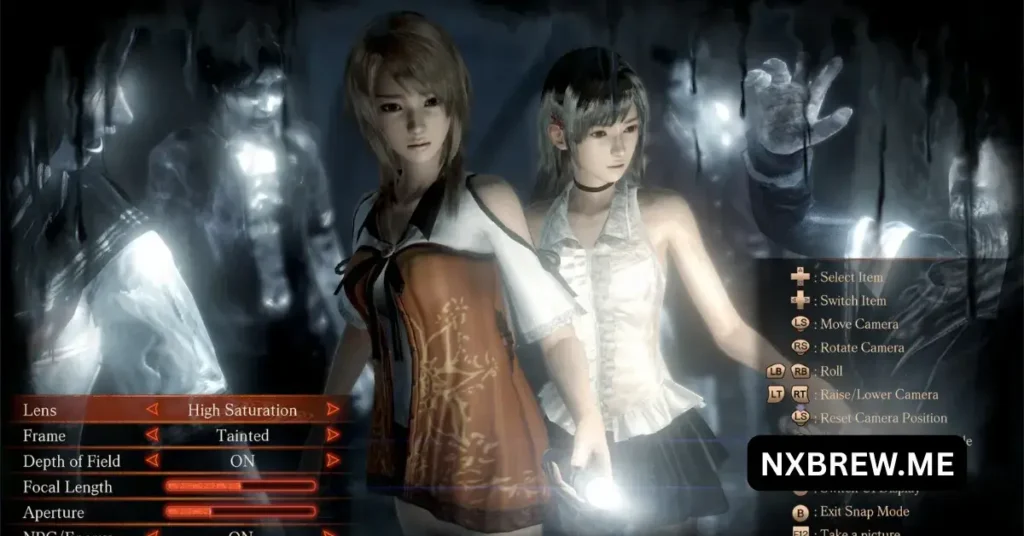Image resolution: width=1024 pixels, height=536 pixels.
Task: Open the NXBREW.ME watermark link
Action: coord(856,463)
